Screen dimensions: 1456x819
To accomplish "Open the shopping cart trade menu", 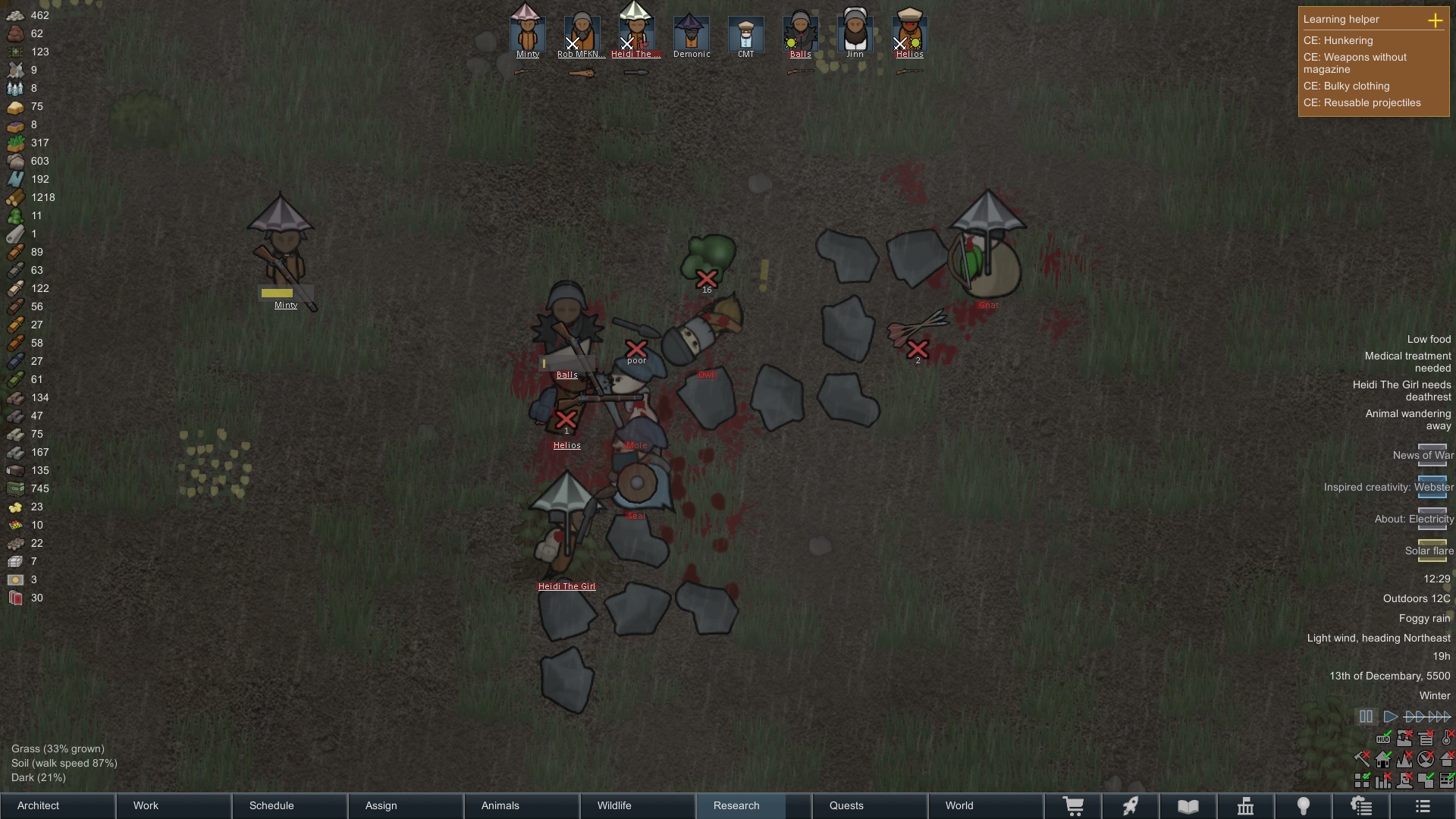I will click(x=1073, y=805).
